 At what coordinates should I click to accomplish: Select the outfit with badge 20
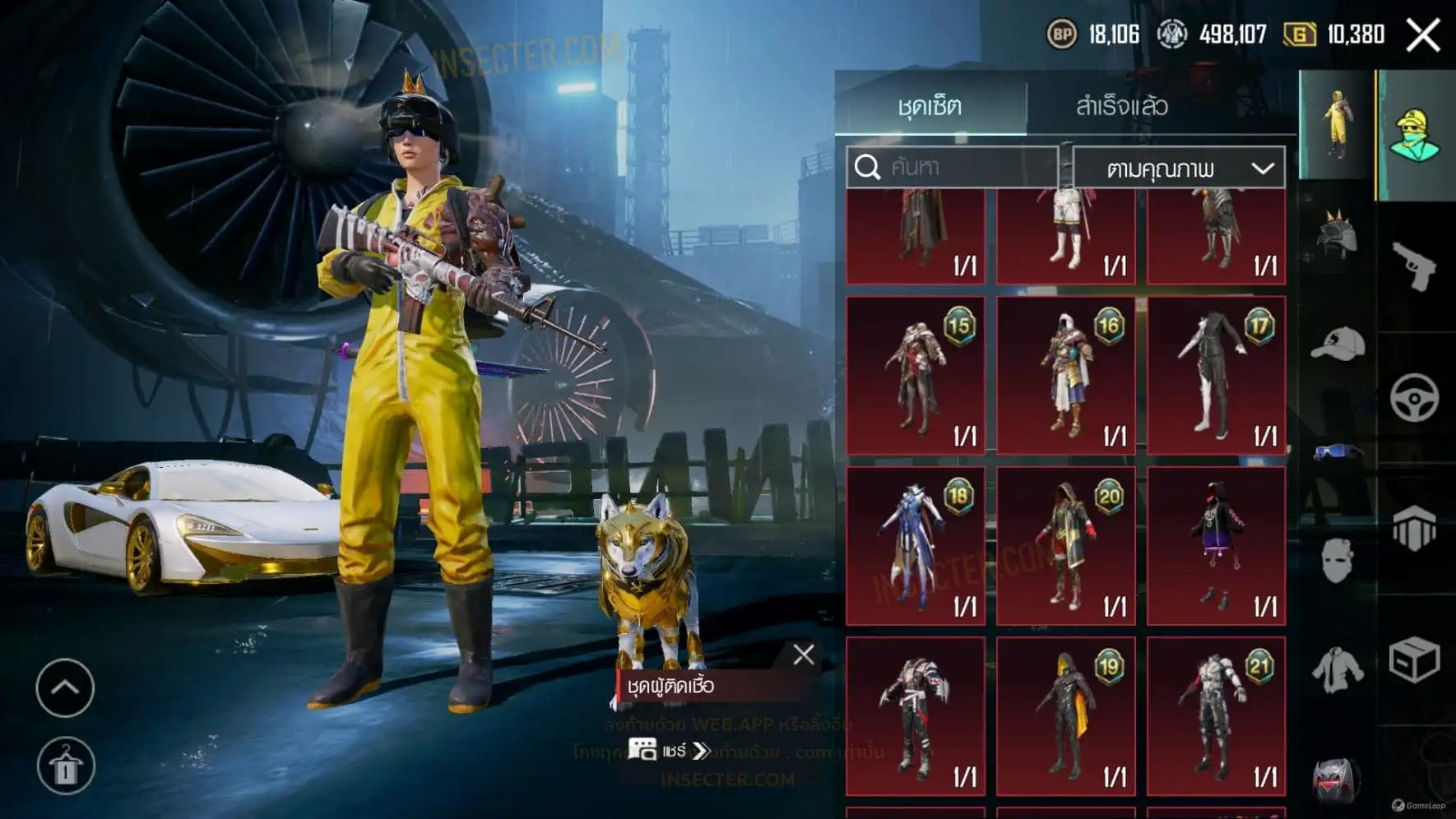[1066, 546]
